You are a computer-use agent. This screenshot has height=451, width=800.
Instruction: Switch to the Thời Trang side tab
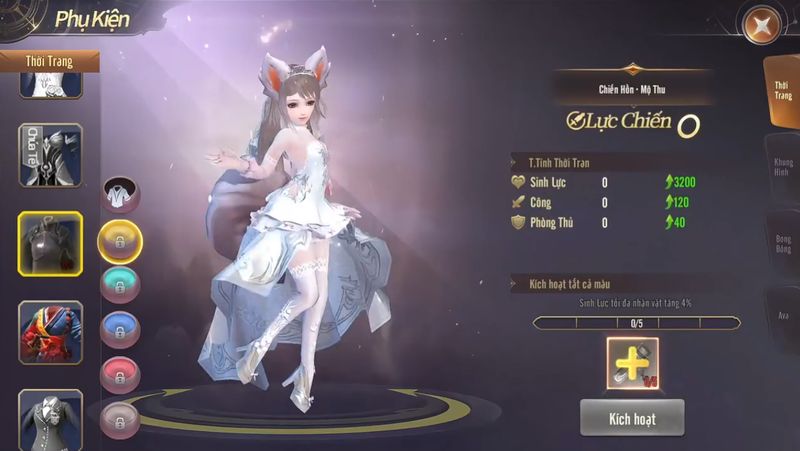click(781, 92)
